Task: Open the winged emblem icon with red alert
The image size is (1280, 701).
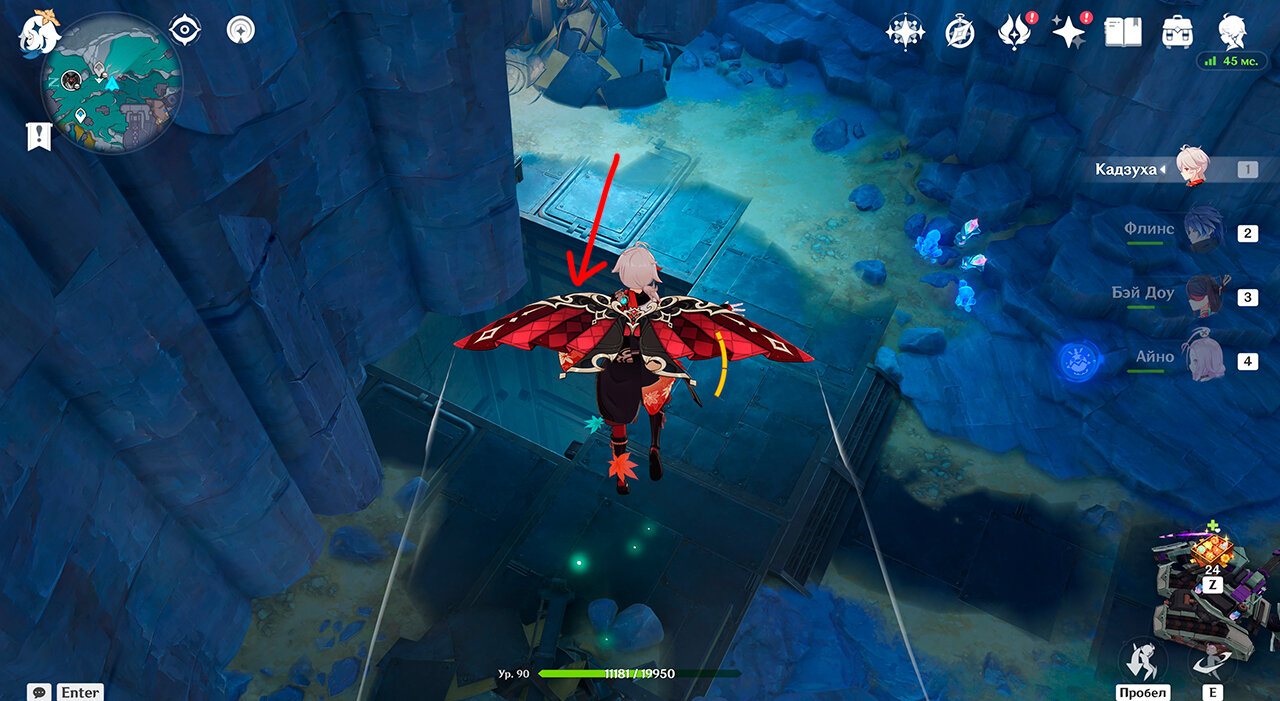Action: click(1013, 33)
